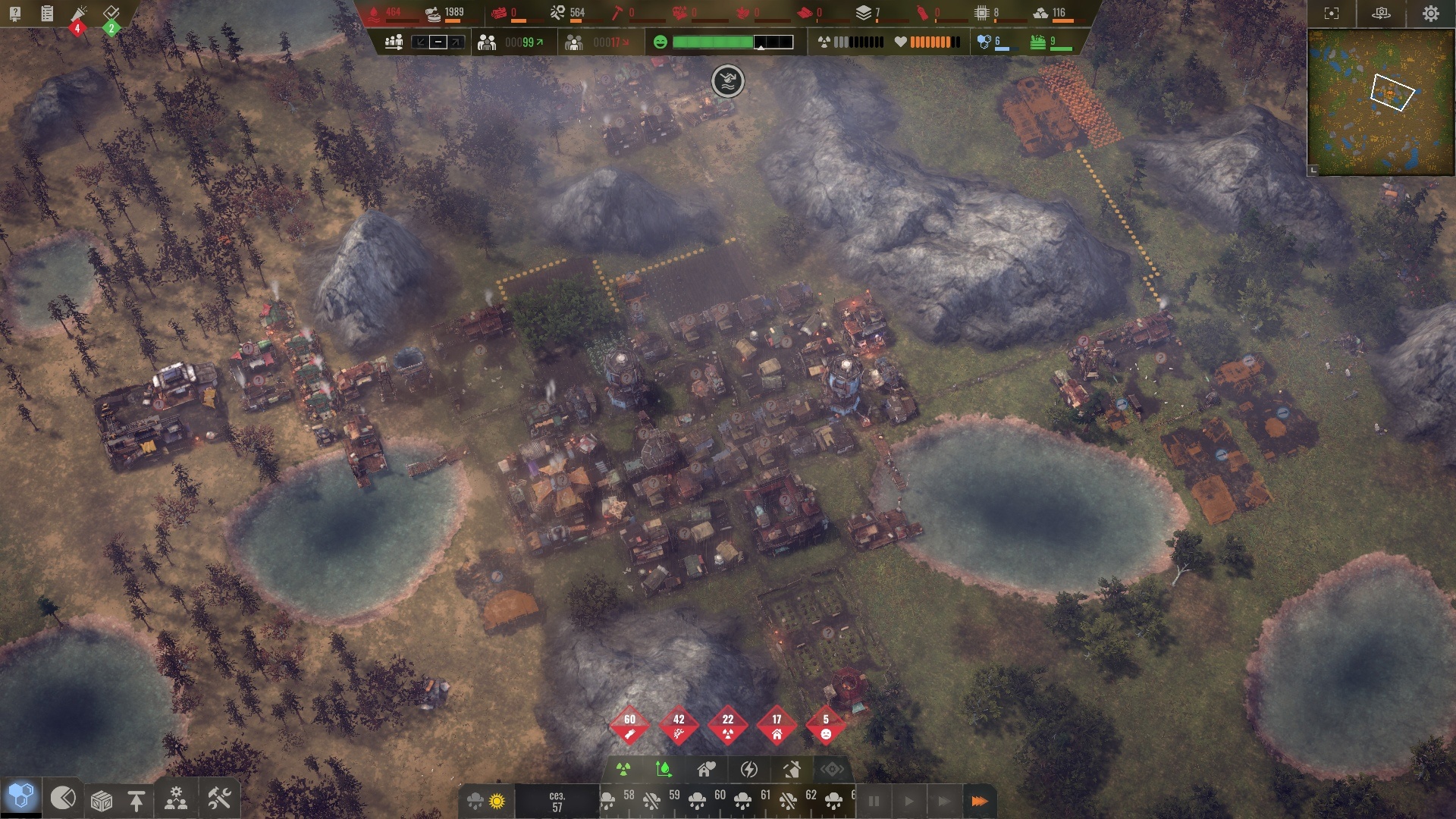Toggle the radiation overlay icon
The height and width of the screenshot is (819, 1456).
(623, 770)
